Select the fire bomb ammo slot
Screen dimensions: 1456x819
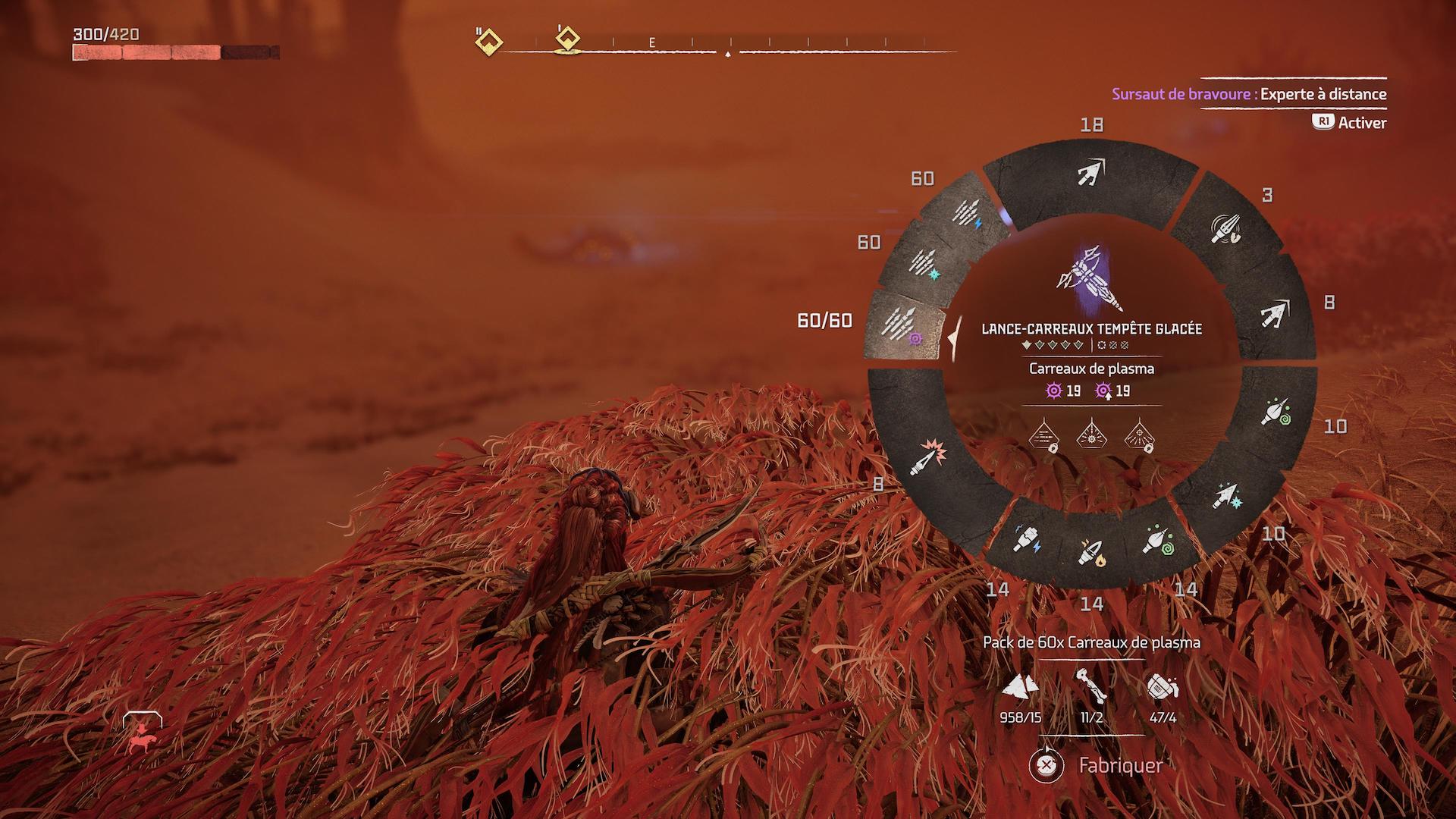tap(1090, 551)
